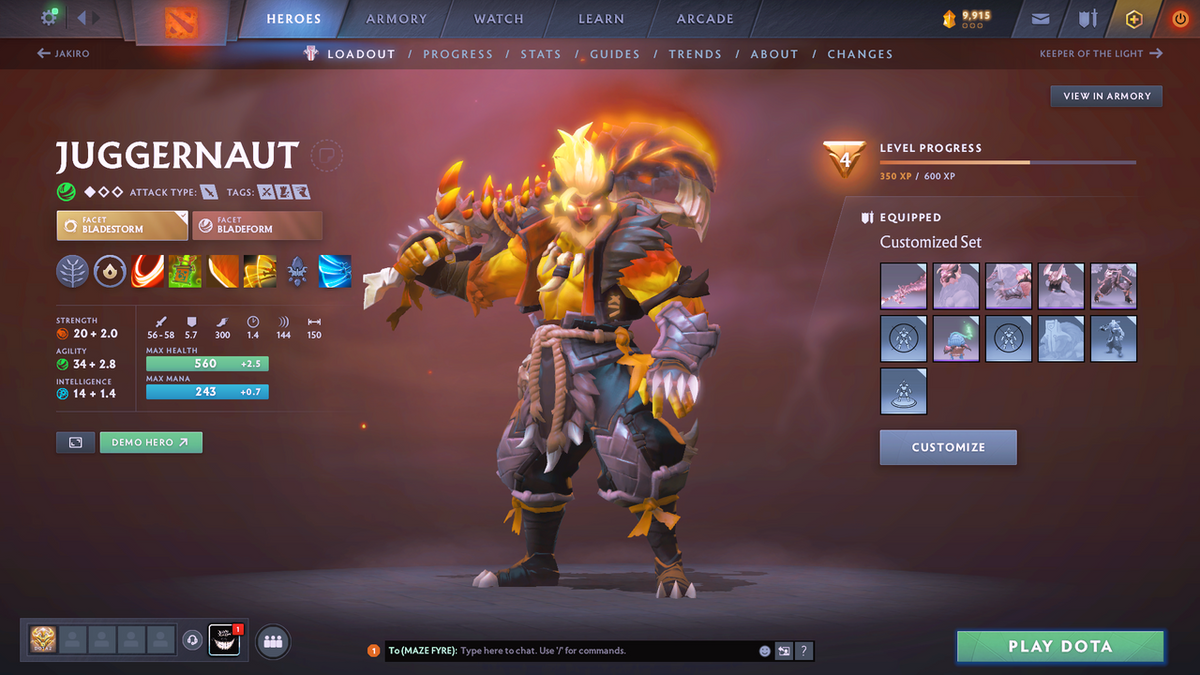Open the Changes page

click(x=860, y=54)
